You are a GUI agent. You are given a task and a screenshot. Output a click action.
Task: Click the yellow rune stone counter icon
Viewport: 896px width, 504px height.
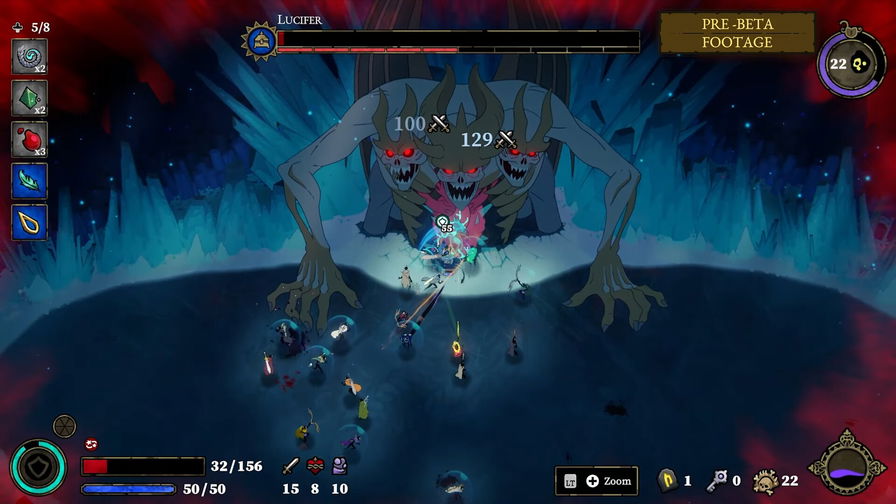click(x=667, y=481)
